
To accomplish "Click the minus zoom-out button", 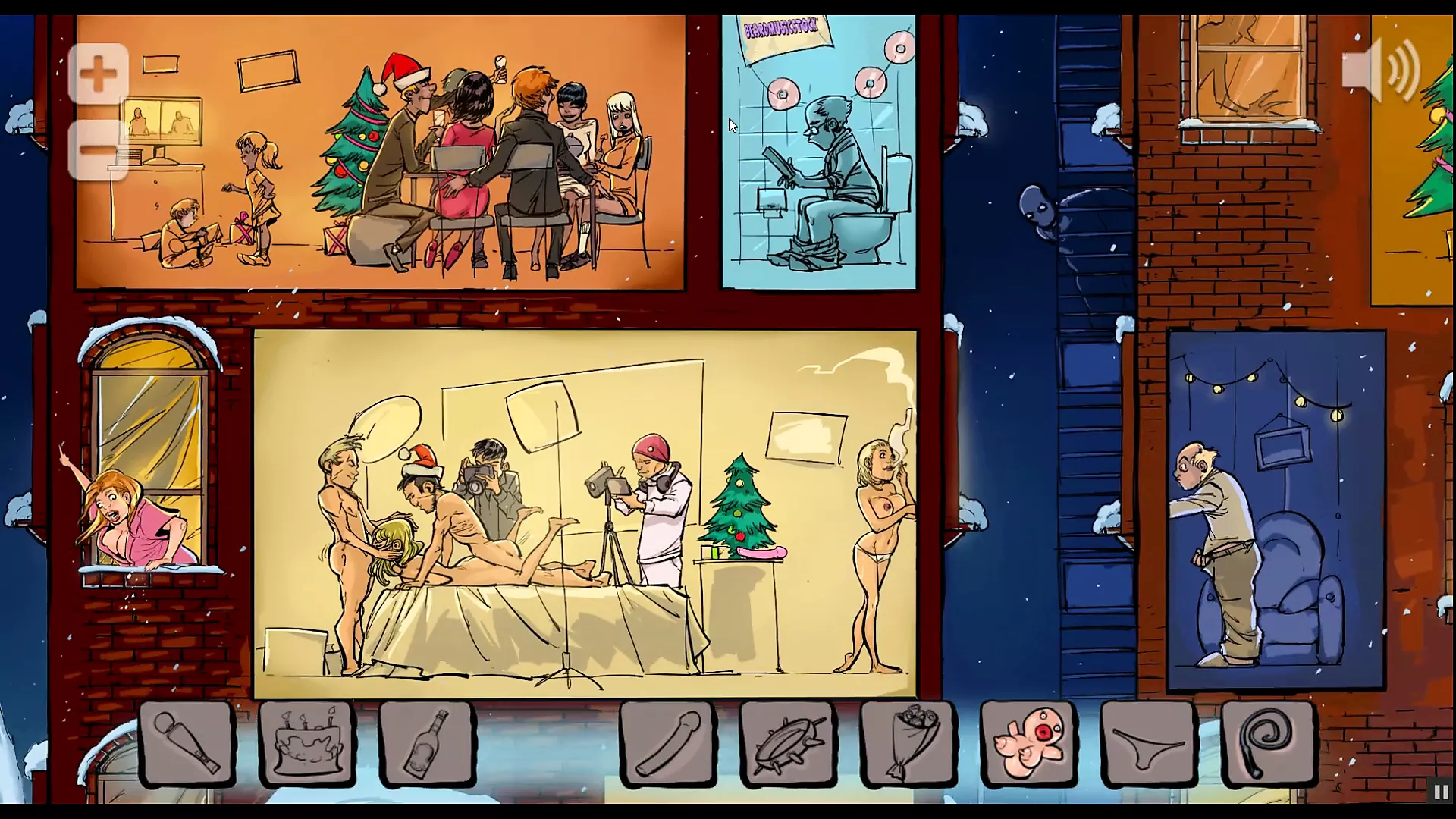I will 98,149.
